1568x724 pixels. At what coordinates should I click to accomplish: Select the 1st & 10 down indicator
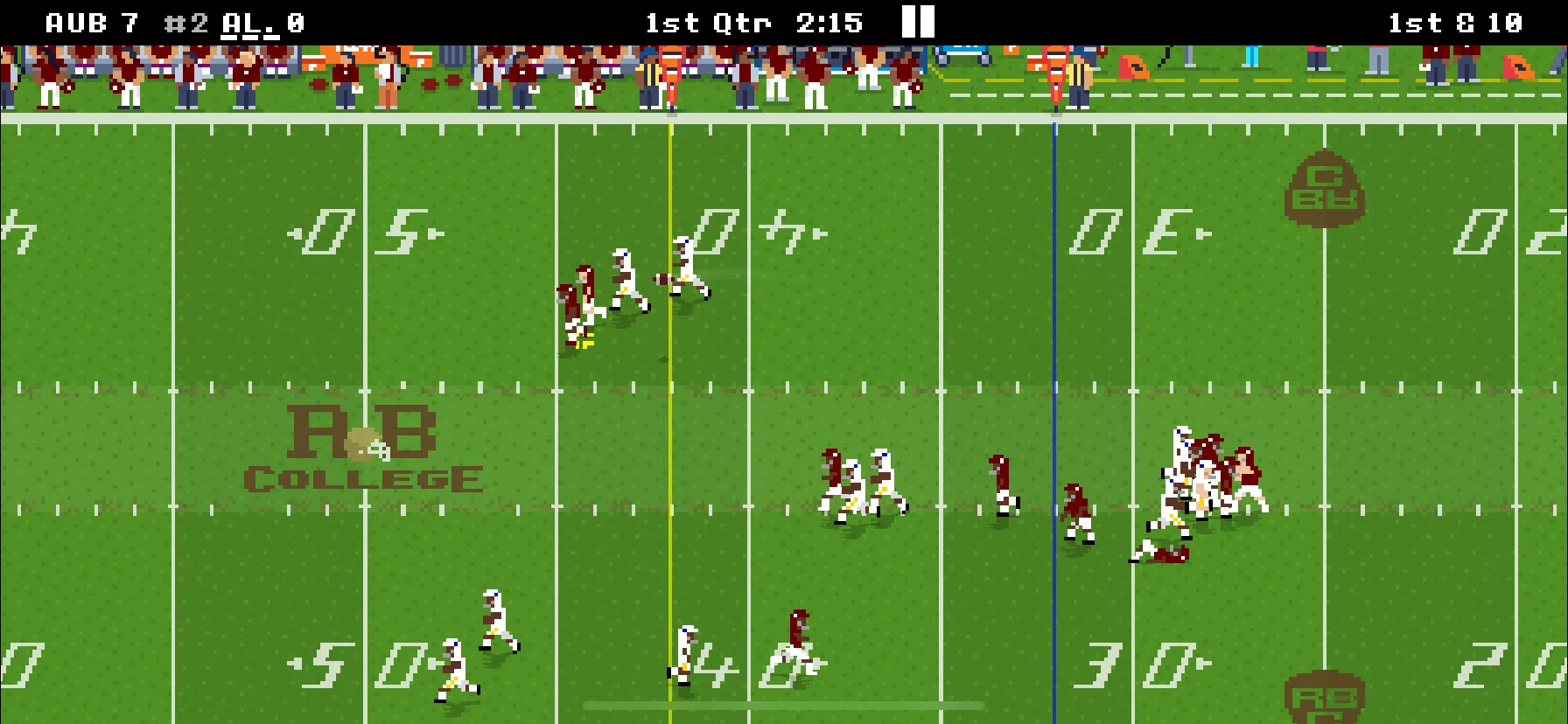(x=1457, y=22)
